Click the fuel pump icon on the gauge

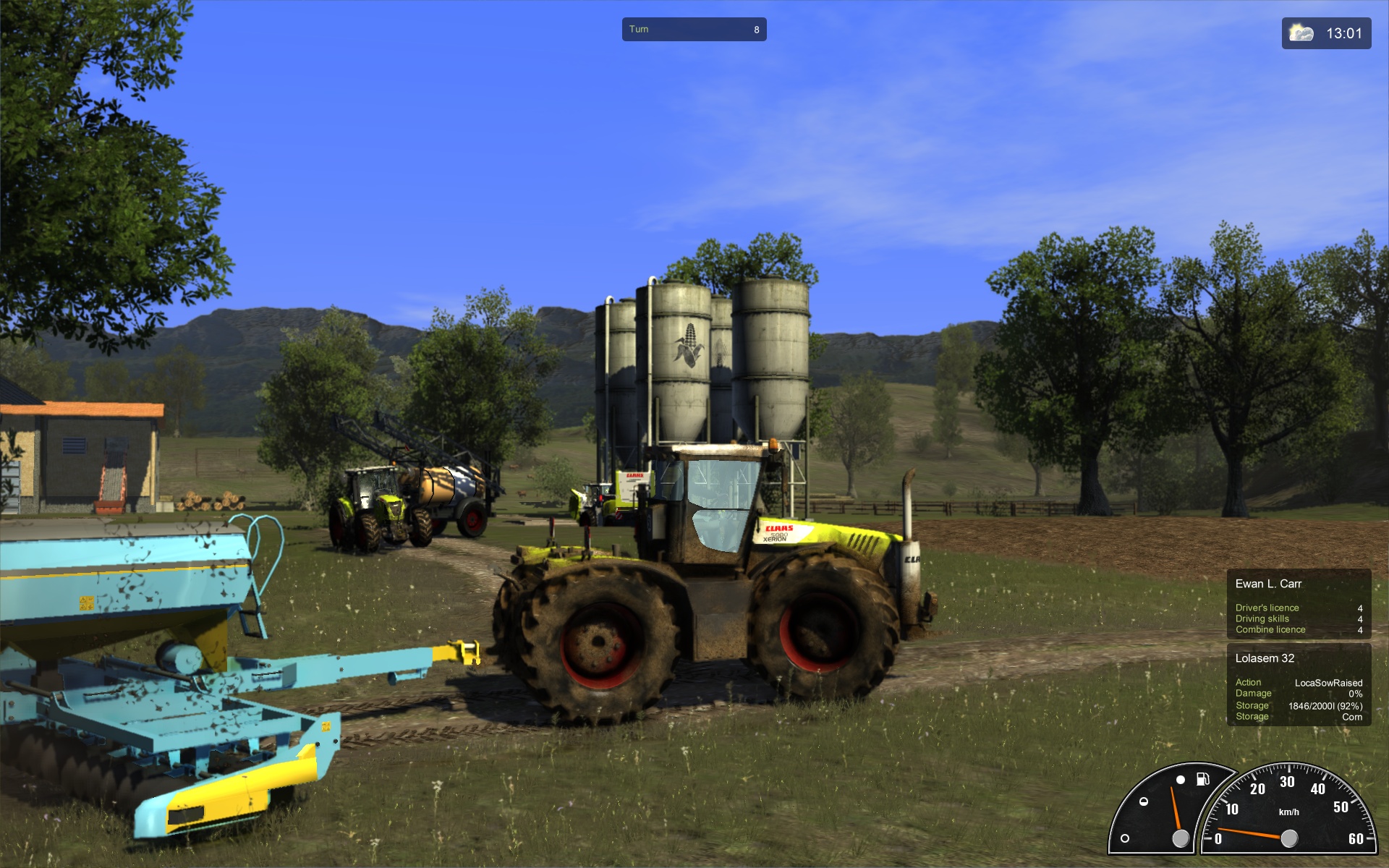(x=1204, y=780)
